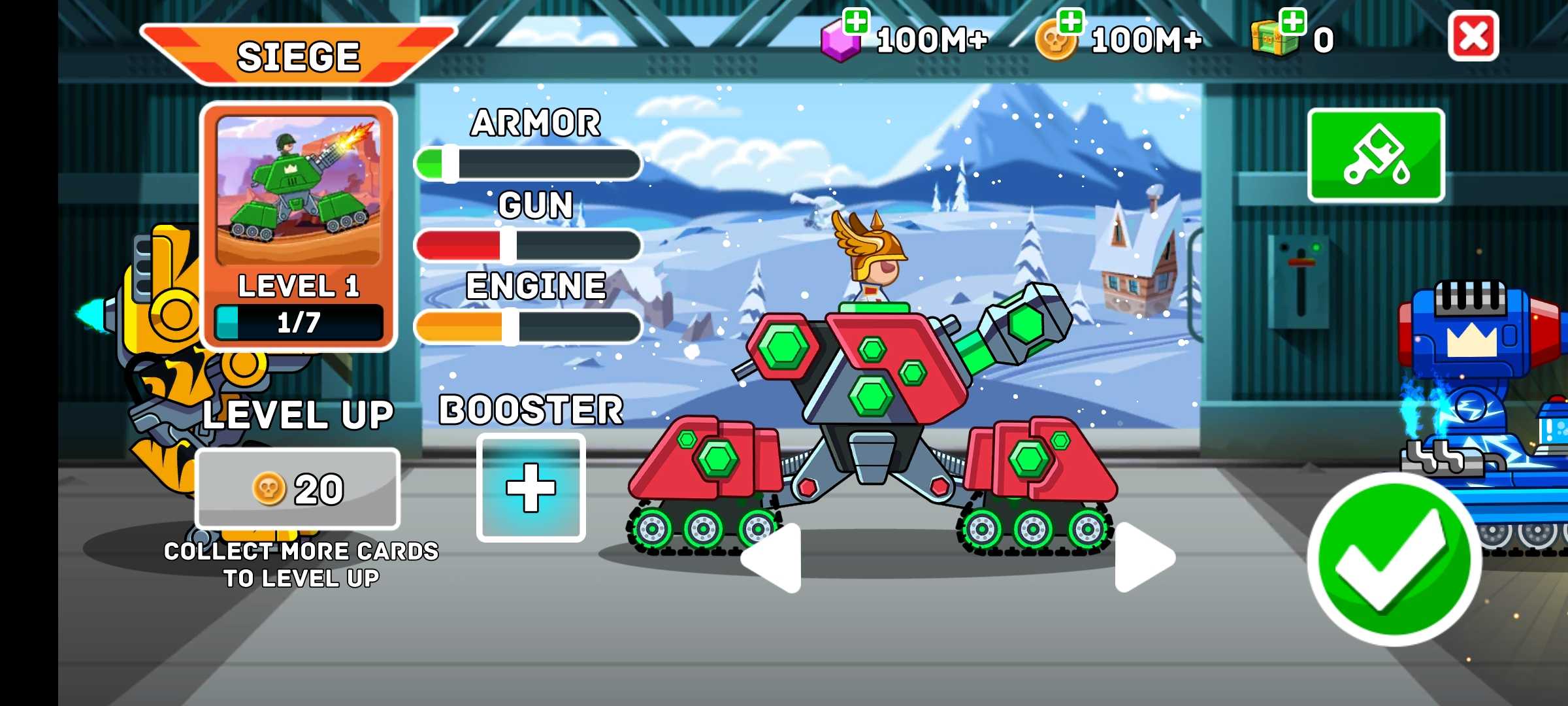The image size is (1568, 706).
Task: Add a booster in the plus slot
Action: 531,488
